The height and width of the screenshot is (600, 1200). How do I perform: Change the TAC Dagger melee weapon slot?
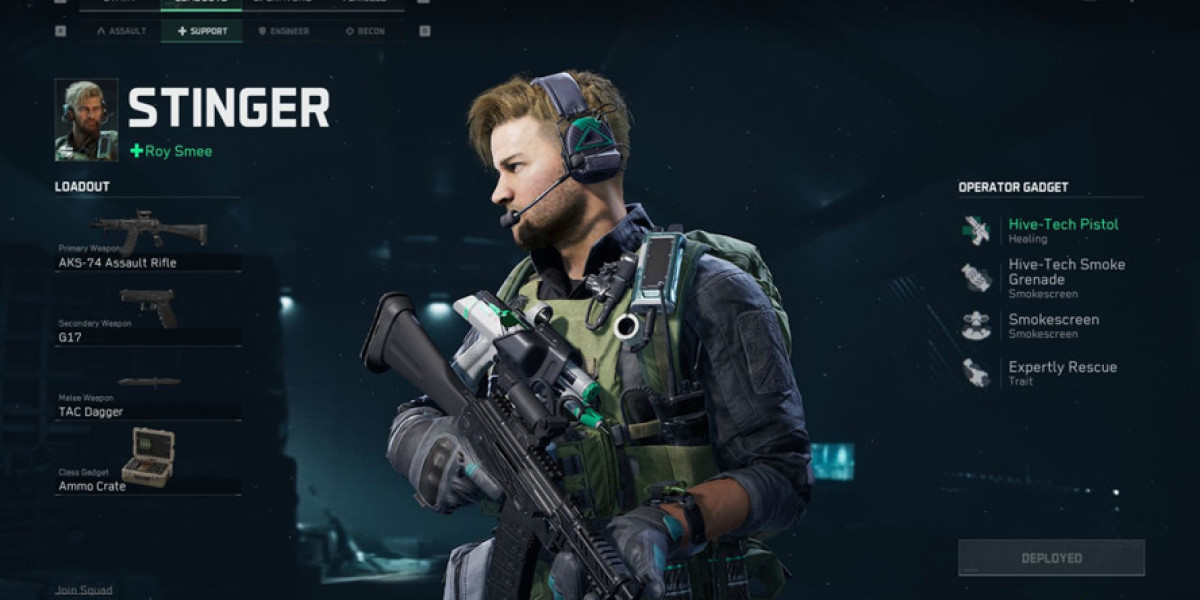coord(148,396)
